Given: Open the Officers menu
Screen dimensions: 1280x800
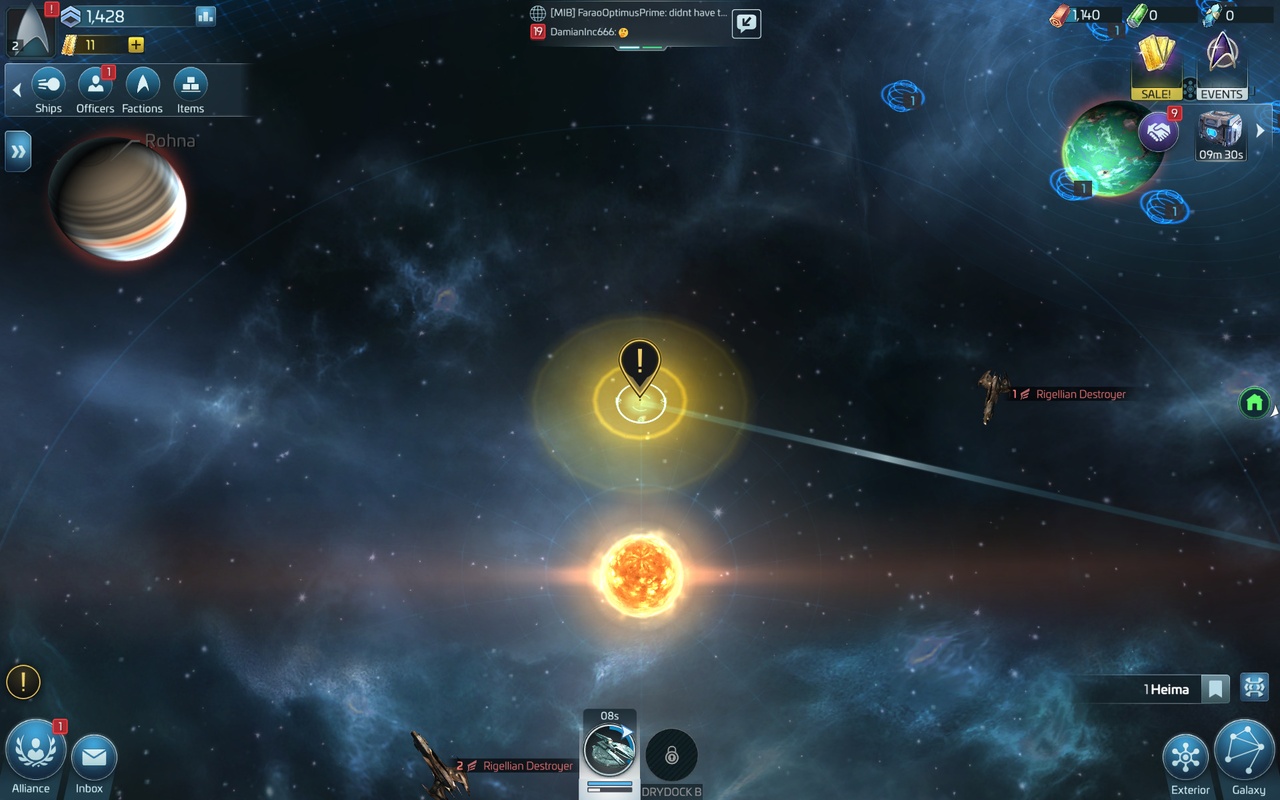Looking at the screenshot, I should [x=95, y=89].
